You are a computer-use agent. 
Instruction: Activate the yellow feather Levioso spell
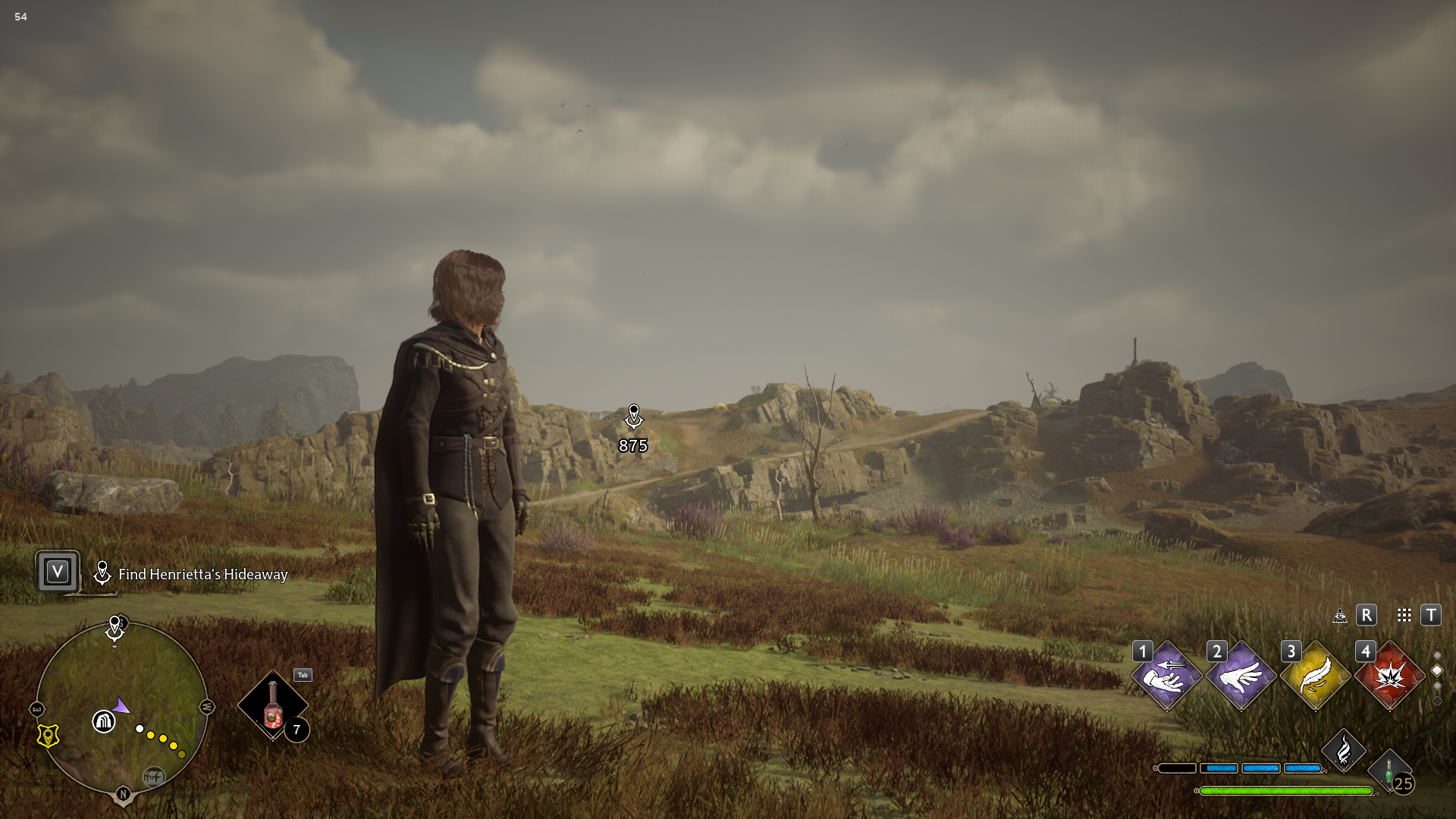coord(1315,676)
